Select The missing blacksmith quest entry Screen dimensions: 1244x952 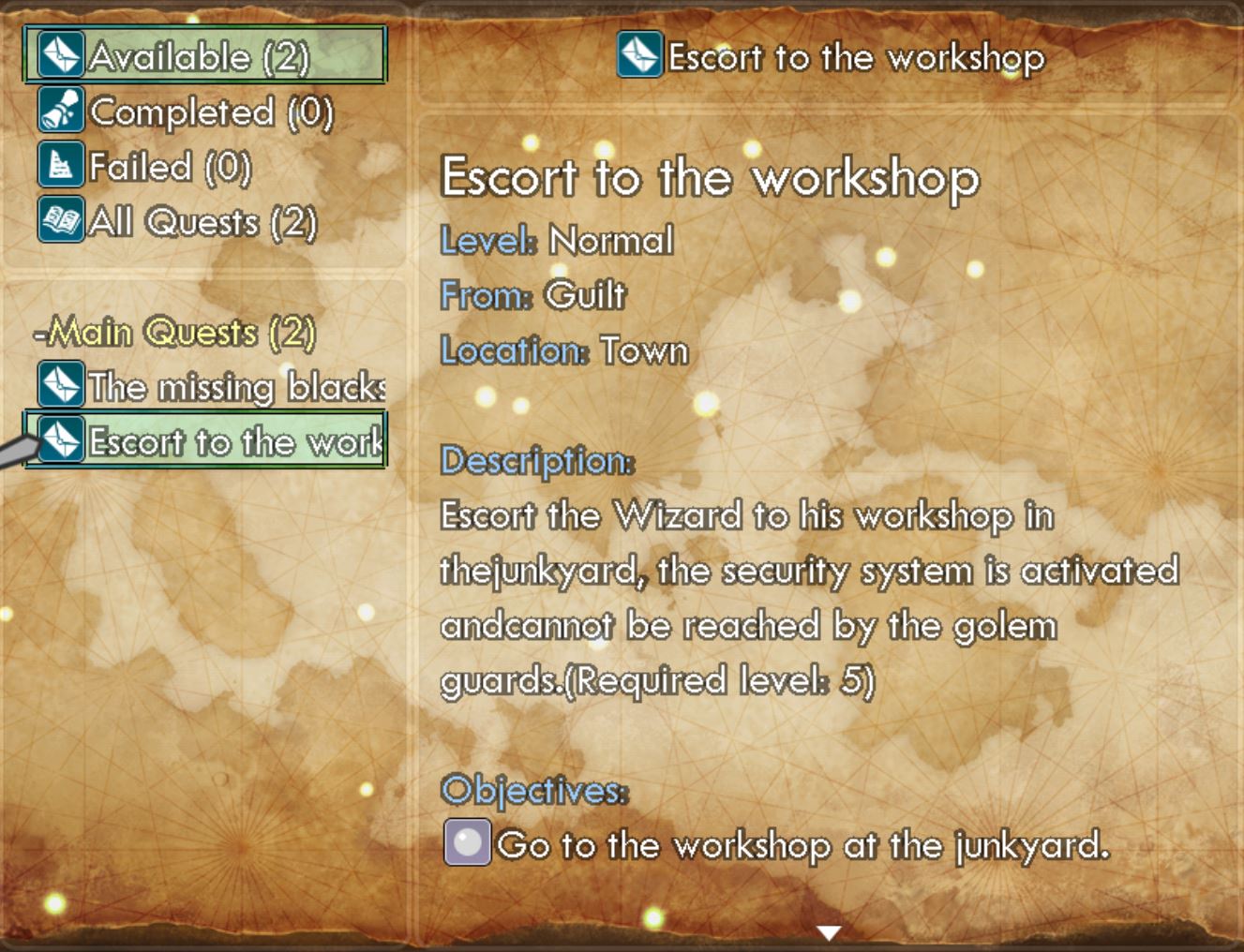[213, 387]
